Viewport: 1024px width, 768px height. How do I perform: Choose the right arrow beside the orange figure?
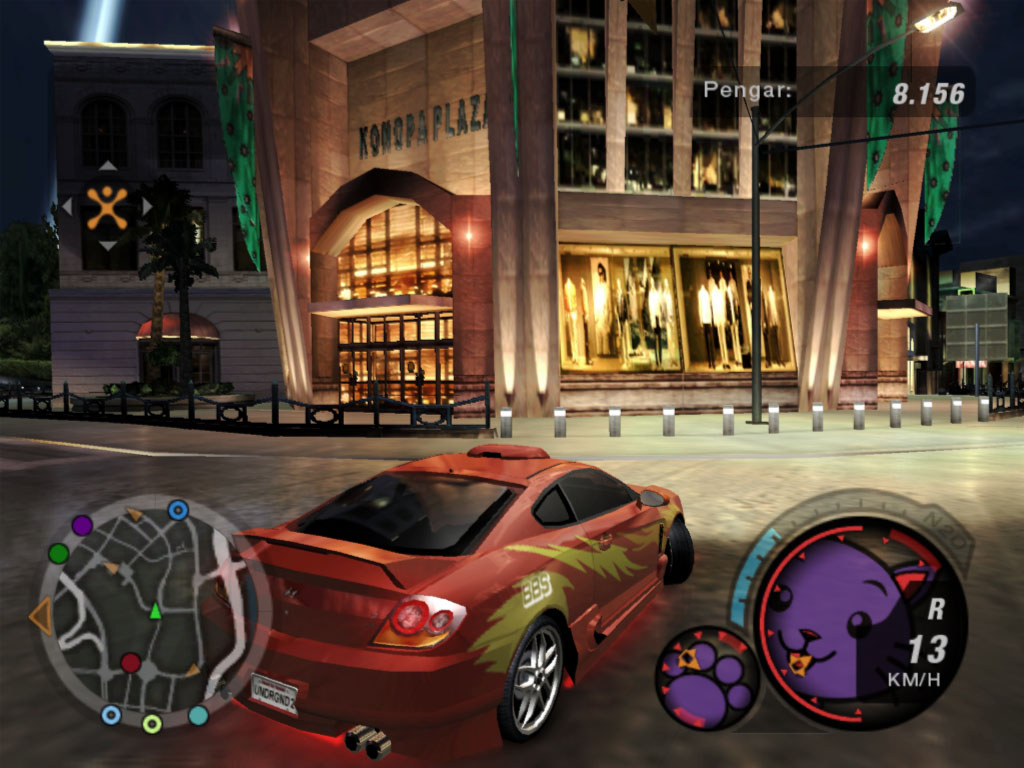tap(146, 206)
